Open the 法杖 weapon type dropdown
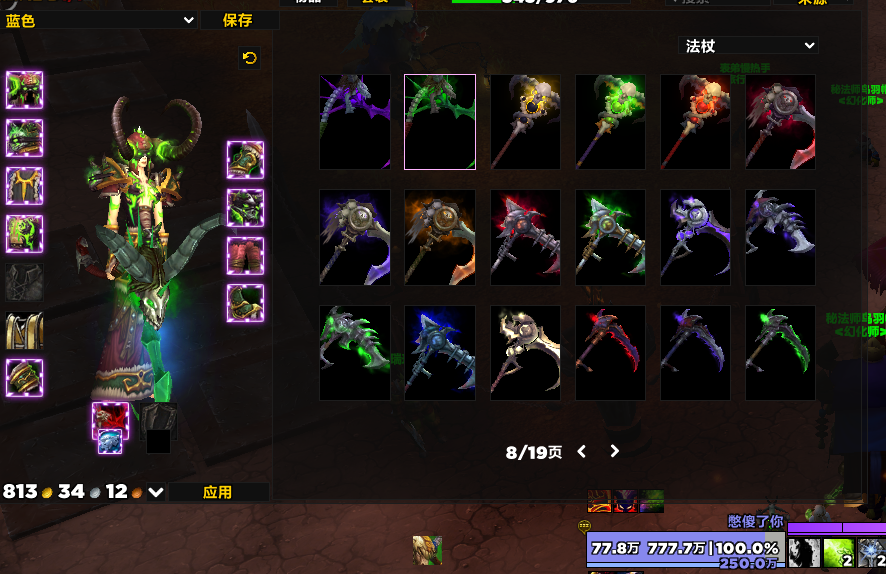 click(x=748, y=46)
